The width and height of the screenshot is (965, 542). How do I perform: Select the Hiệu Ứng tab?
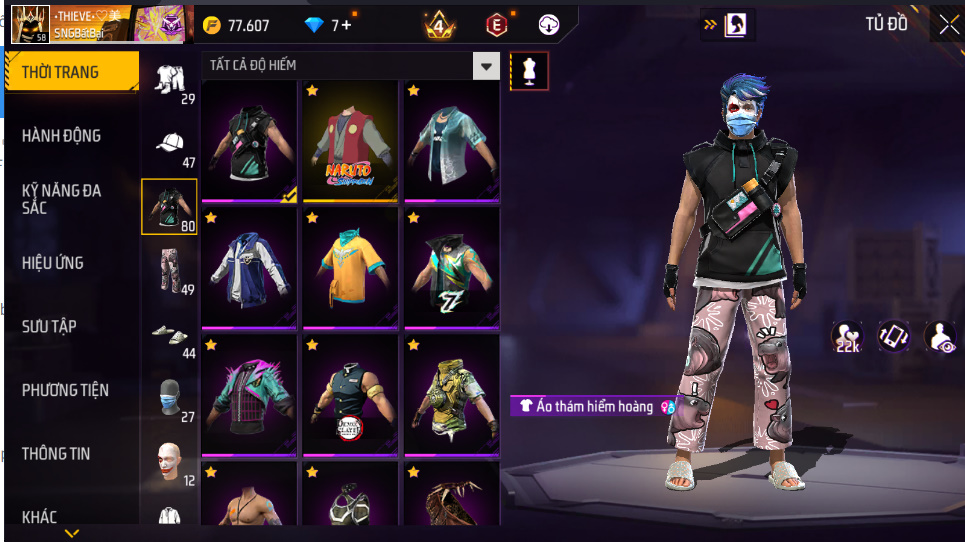point(53,263)
